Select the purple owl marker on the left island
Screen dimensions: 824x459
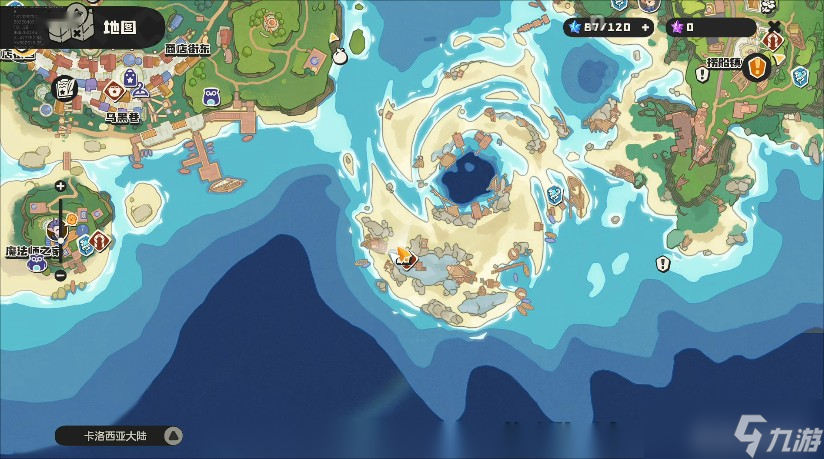[x=37, y=262]
